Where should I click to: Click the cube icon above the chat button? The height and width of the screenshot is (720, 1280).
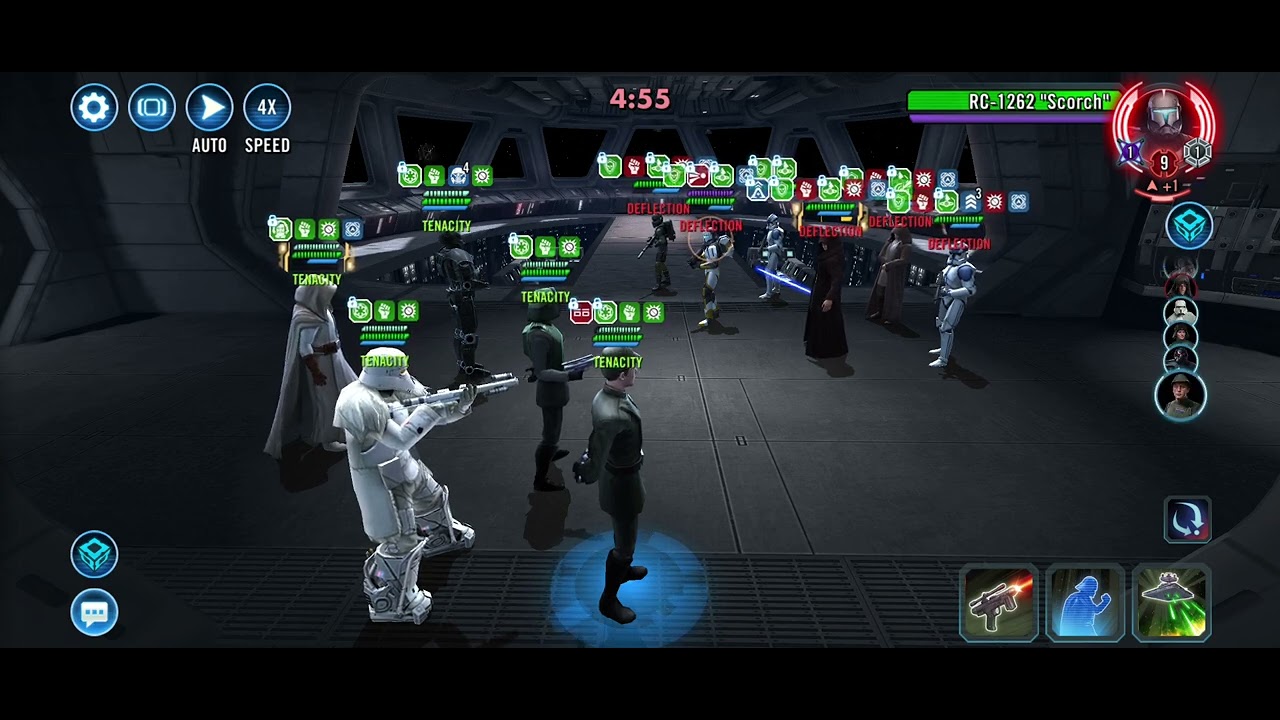pos(94,555)
